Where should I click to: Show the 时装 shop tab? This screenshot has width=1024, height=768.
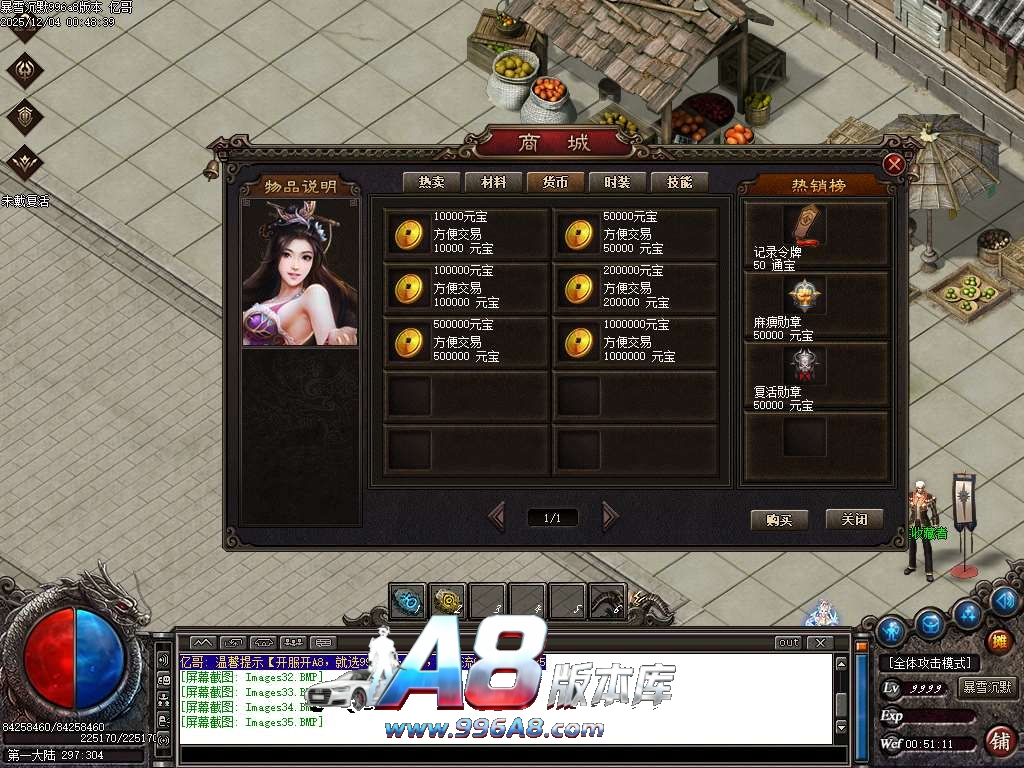point(617,182)
